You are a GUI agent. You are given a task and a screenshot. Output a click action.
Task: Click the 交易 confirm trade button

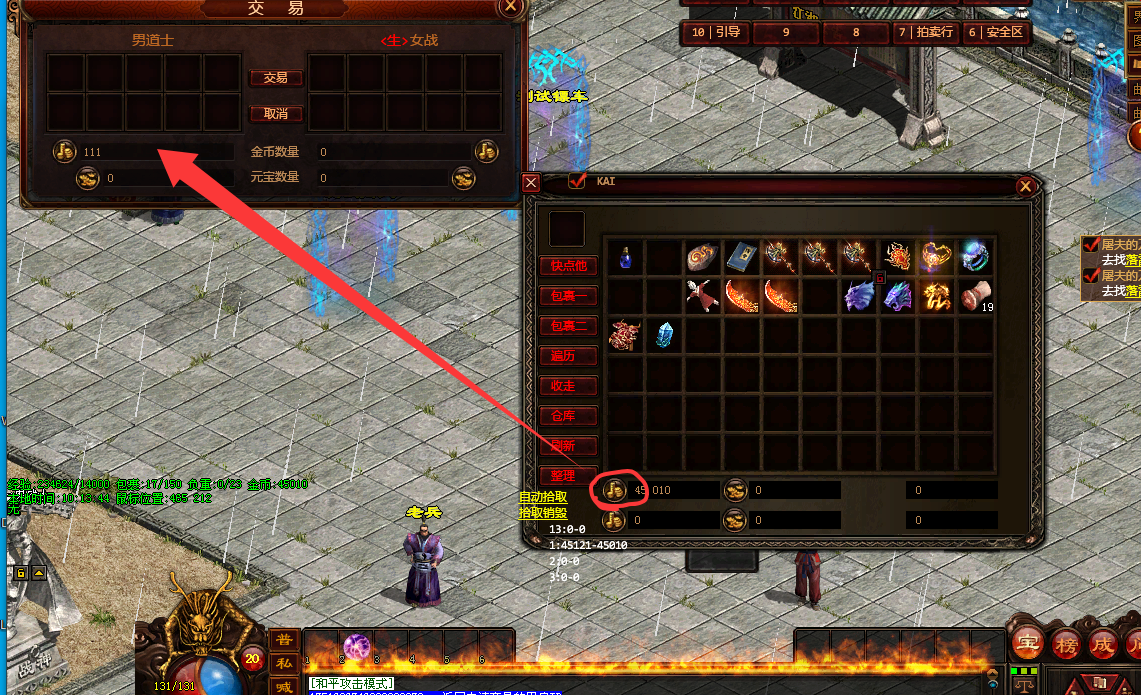(275, 78)
